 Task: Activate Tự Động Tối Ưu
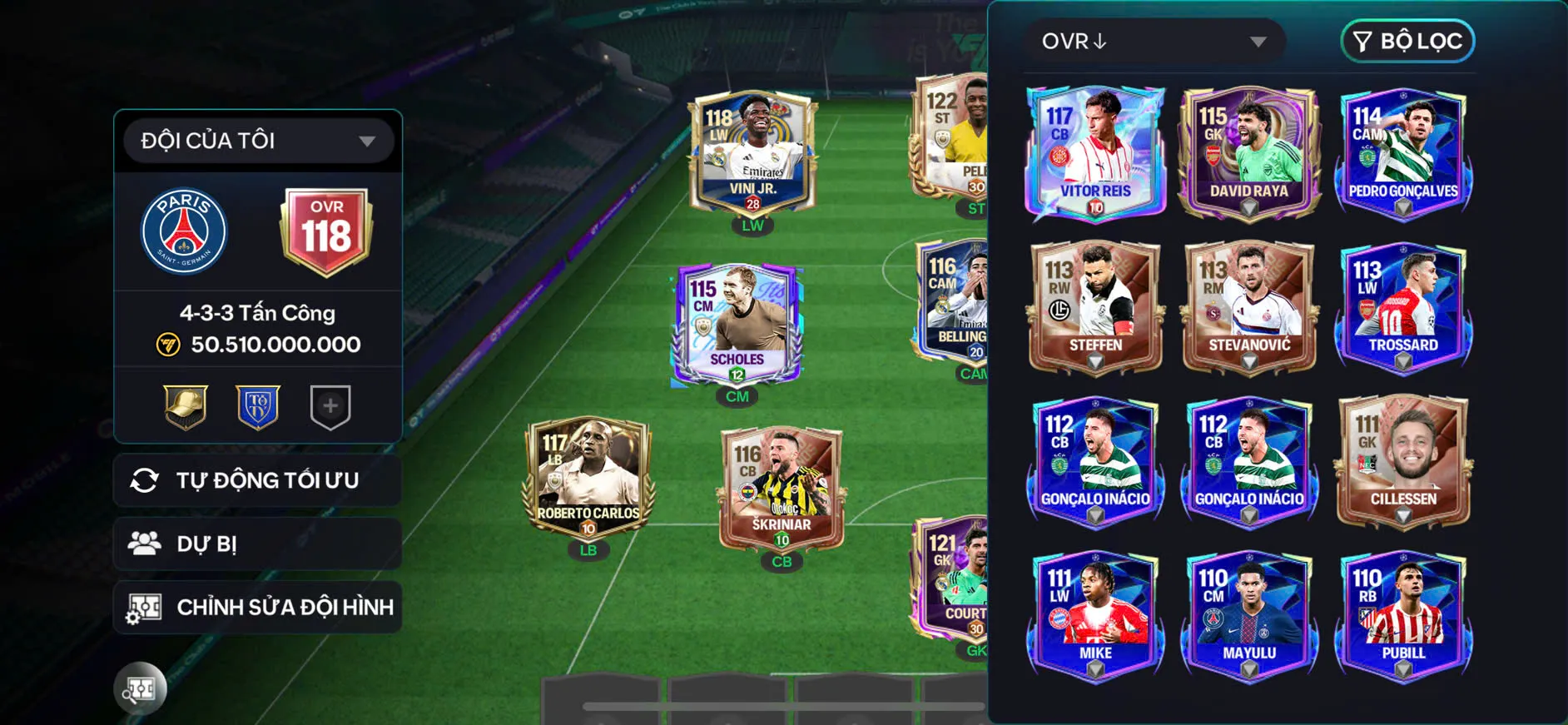click(258, 480)
